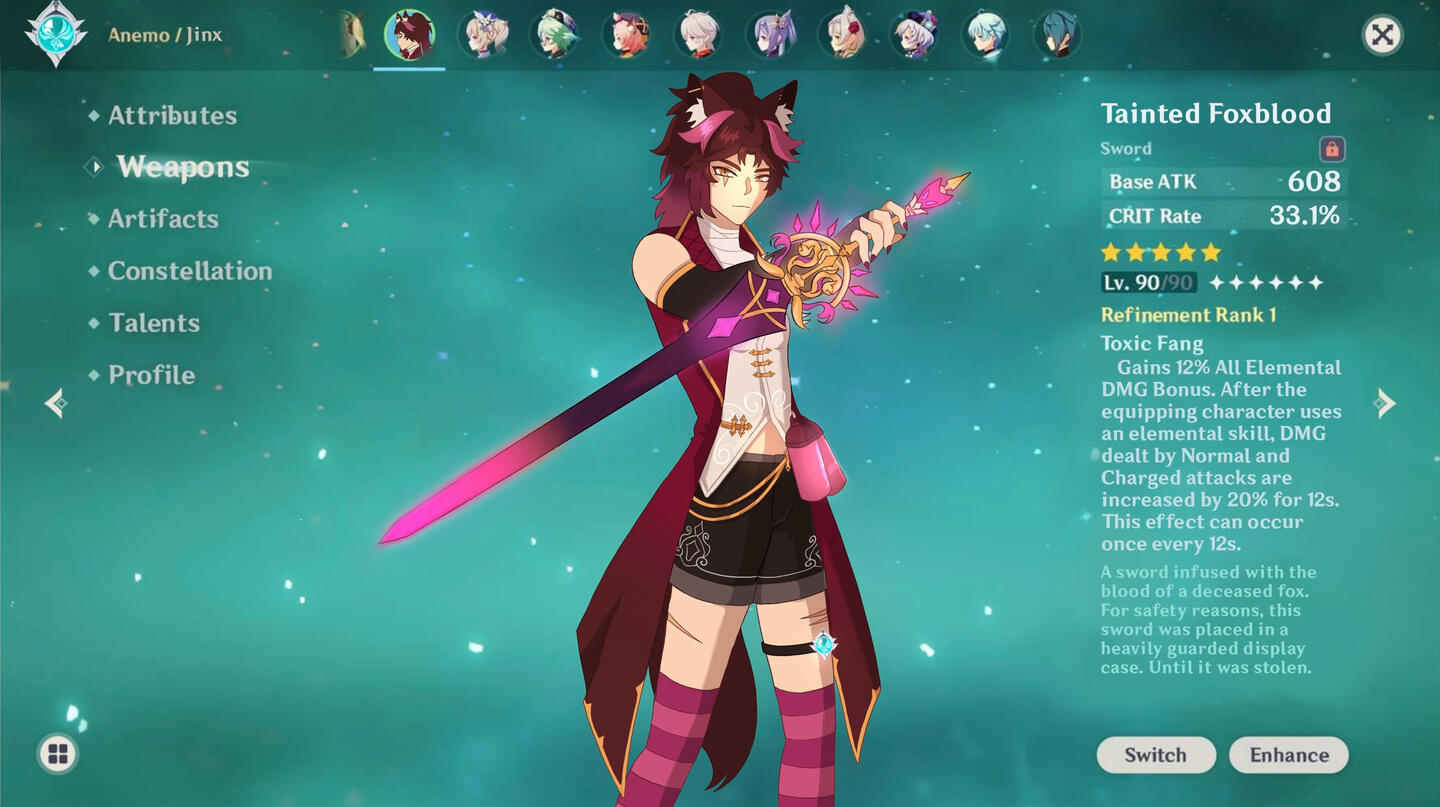
Task: Close the character screen
Action: pyautogui.click(x=1382, y=36)
